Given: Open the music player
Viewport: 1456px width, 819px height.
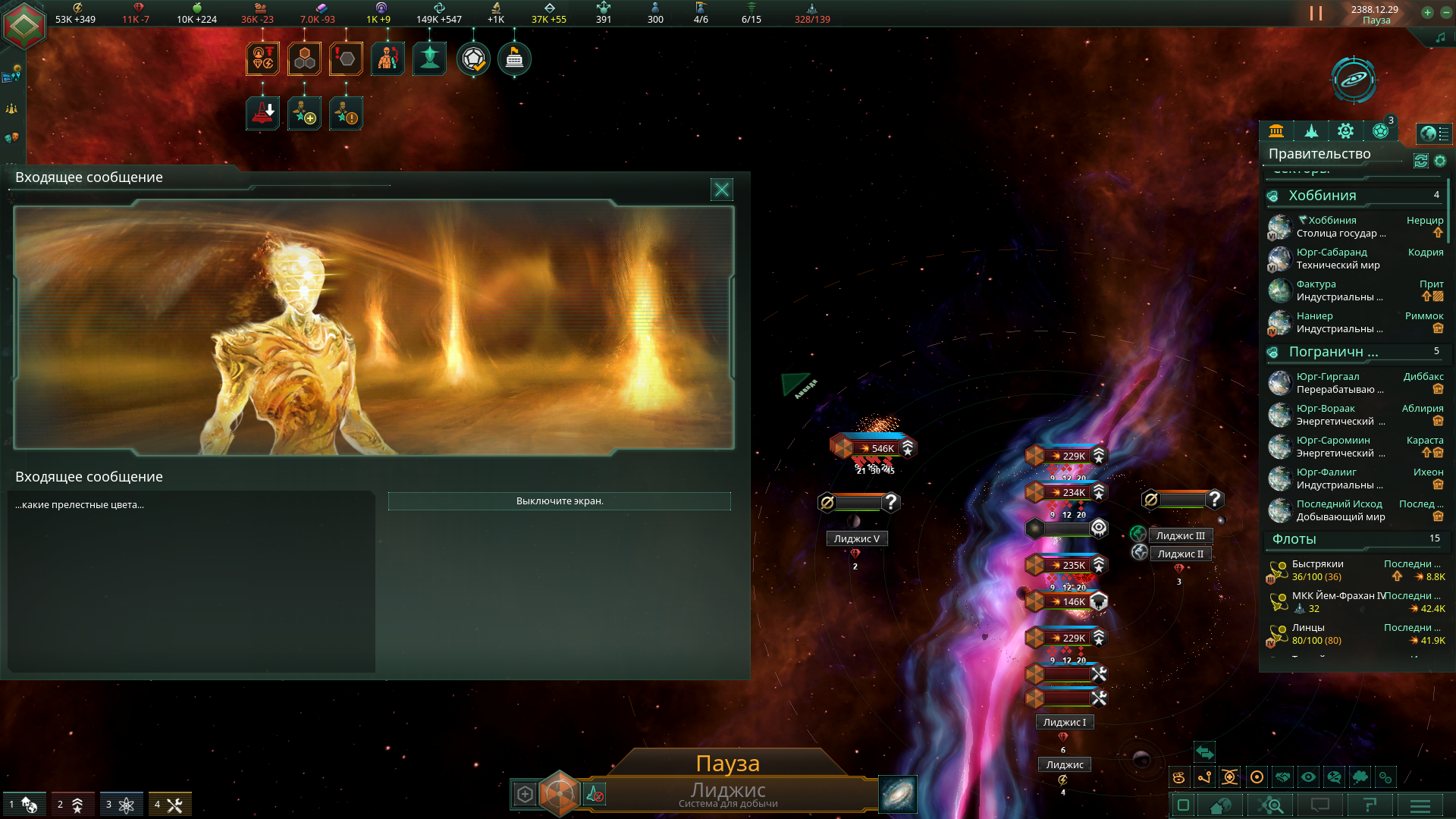Looking at the screenshot, I should pyautogui.click(x=1440, y=37).
